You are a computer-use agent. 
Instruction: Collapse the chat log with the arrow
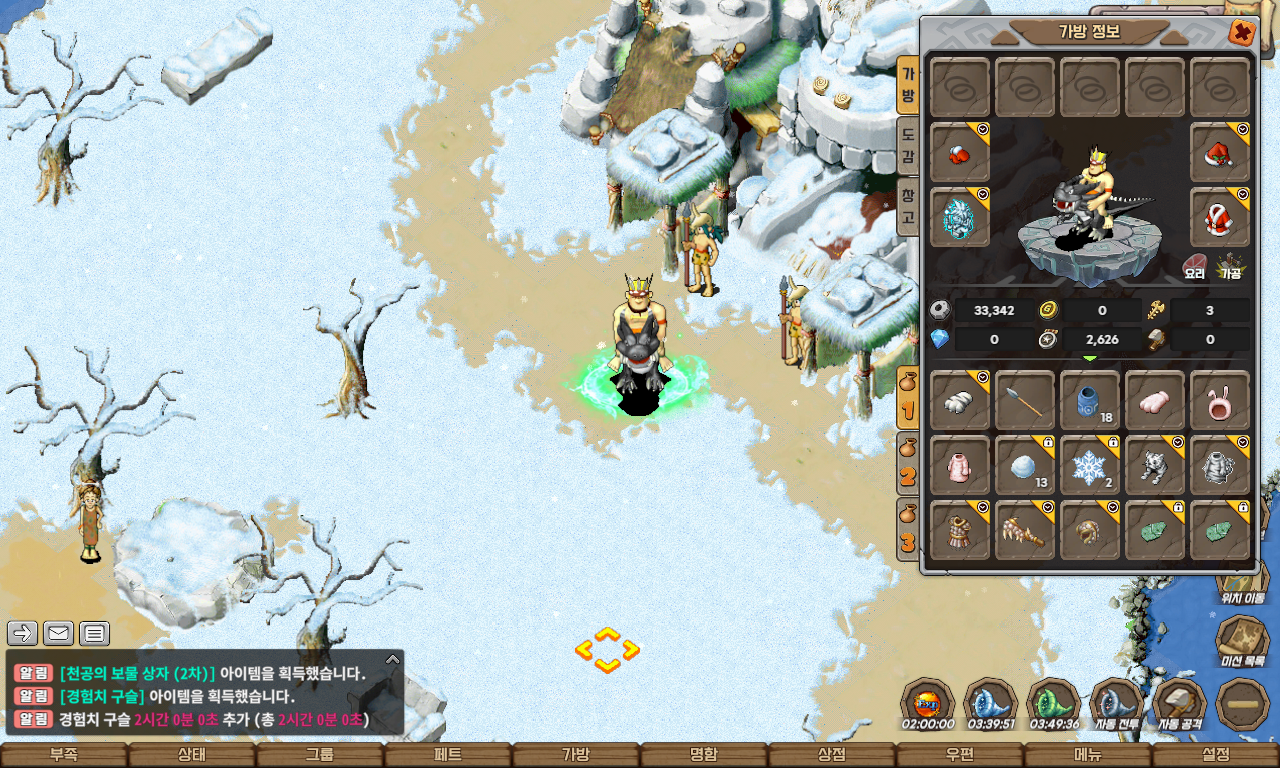[x=393, y=659]
